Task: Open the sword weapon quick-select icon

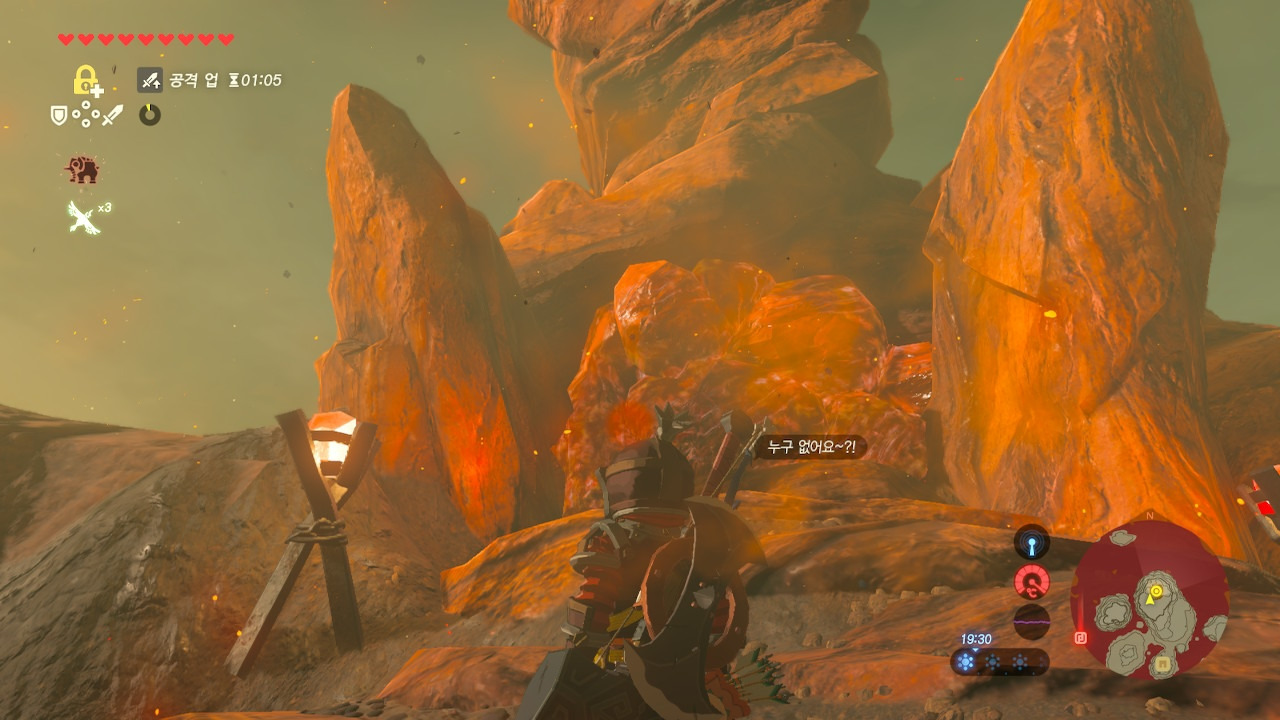Action: [x=113, y=116]
